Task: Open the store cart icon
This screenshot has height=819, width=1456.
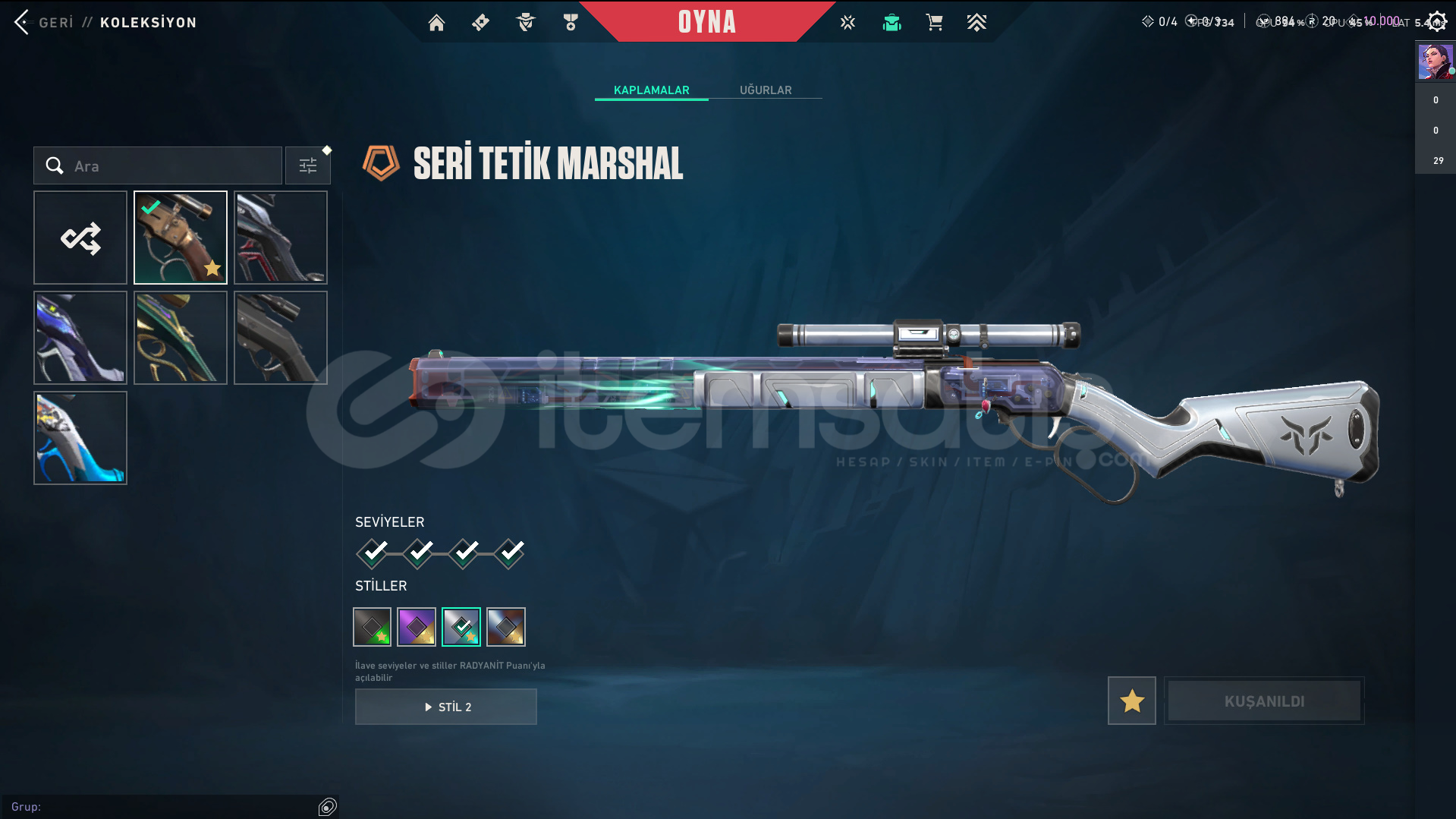Action: [934, 23]
